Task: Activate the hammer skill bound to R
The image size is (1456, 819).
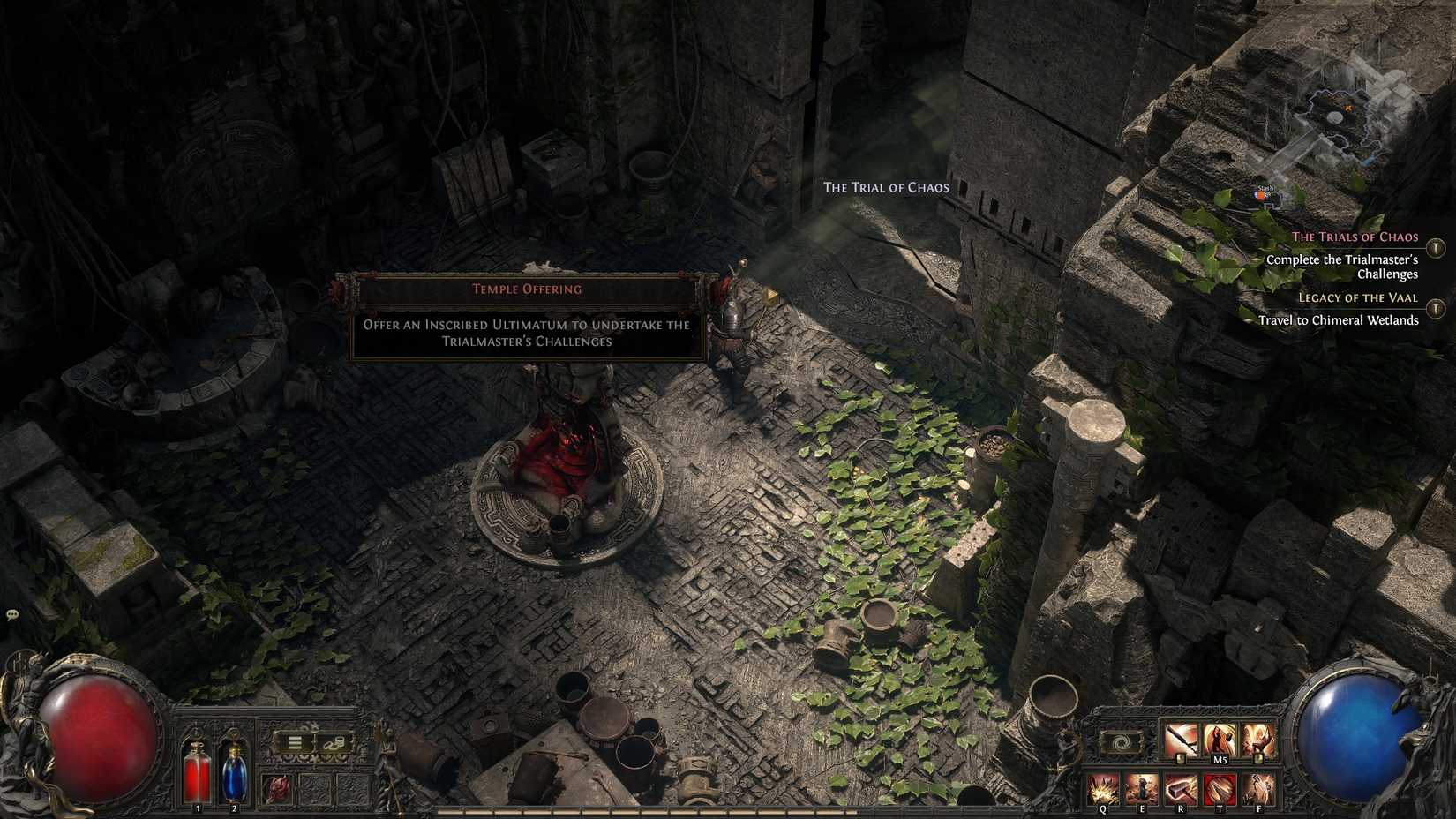Action: (x=1180, y=788)
